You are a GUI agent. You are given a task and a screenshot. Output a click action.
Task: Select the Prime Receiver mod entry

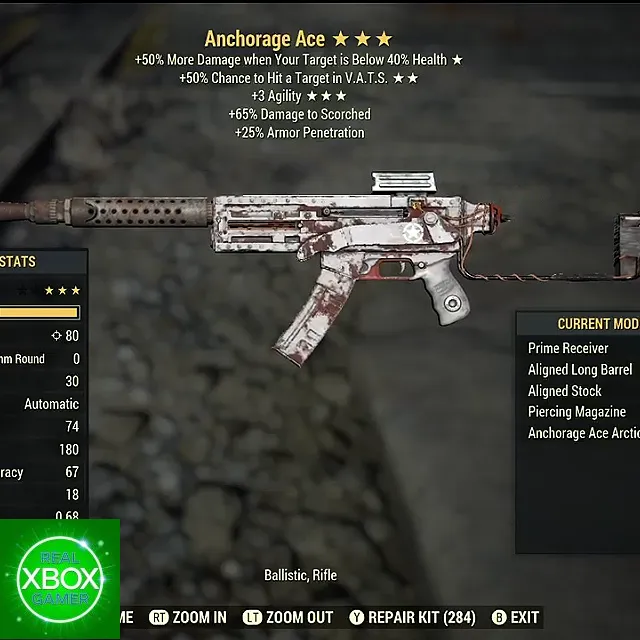click(x=568, y=348)
